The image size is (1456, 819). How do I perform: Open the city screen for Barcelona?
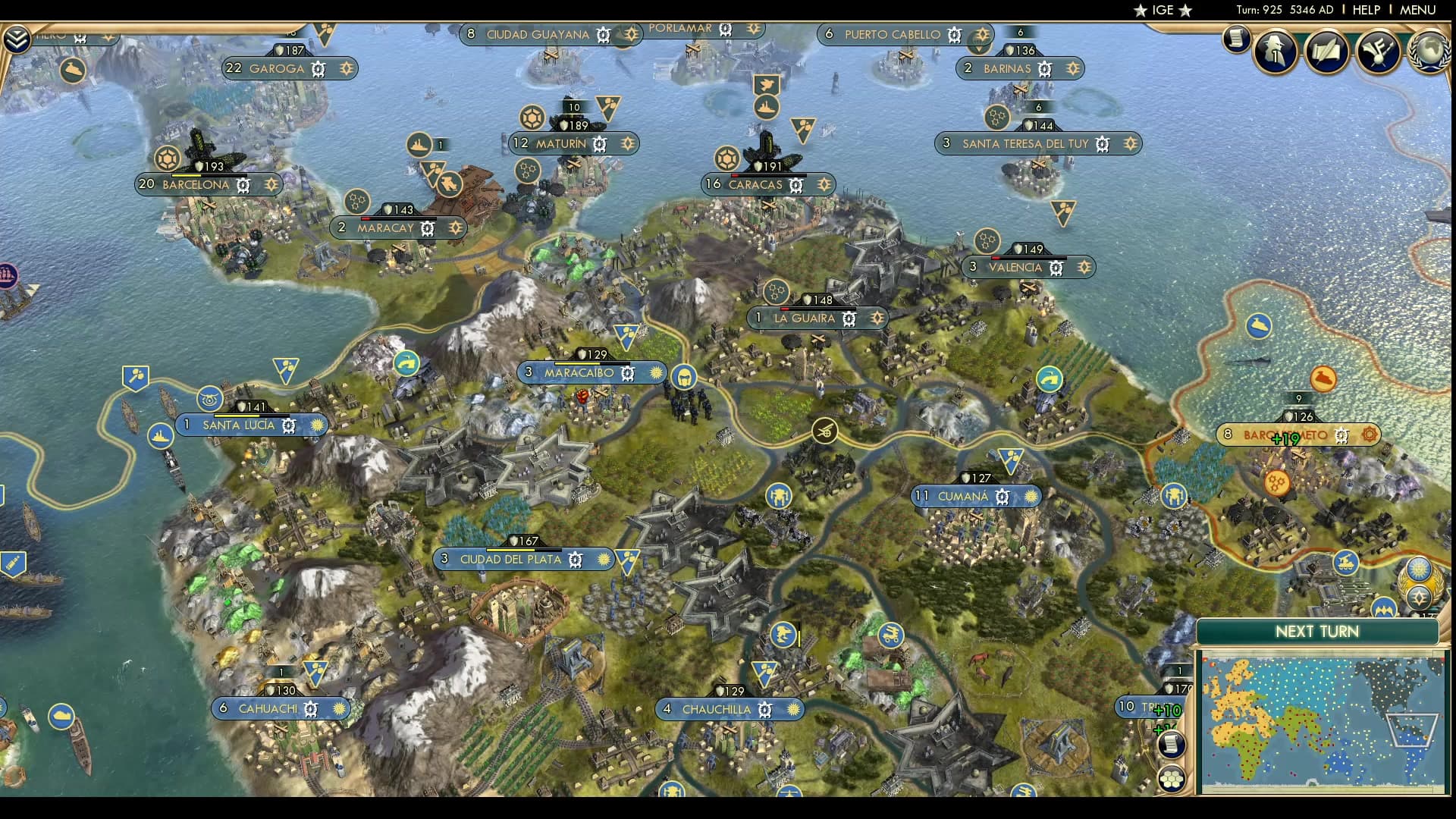click(x=196, y=185)
